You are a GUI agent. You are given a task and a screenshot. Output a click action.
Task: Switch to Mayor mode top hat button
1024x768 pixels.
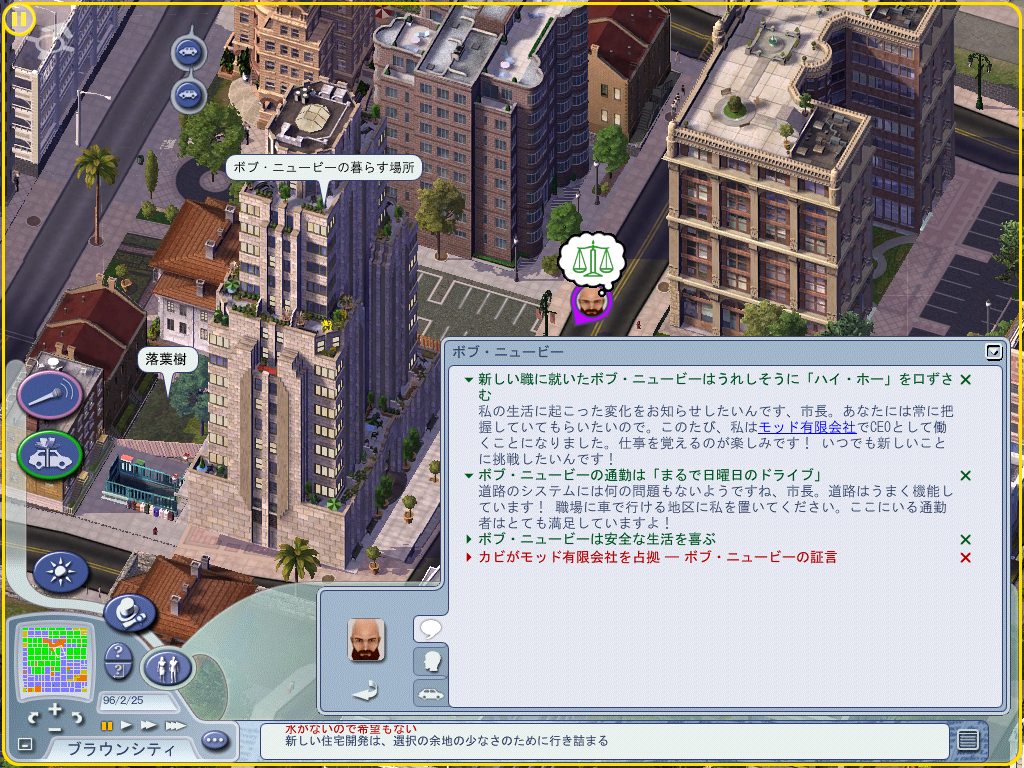pyautogui.click(x=129, y=611)
